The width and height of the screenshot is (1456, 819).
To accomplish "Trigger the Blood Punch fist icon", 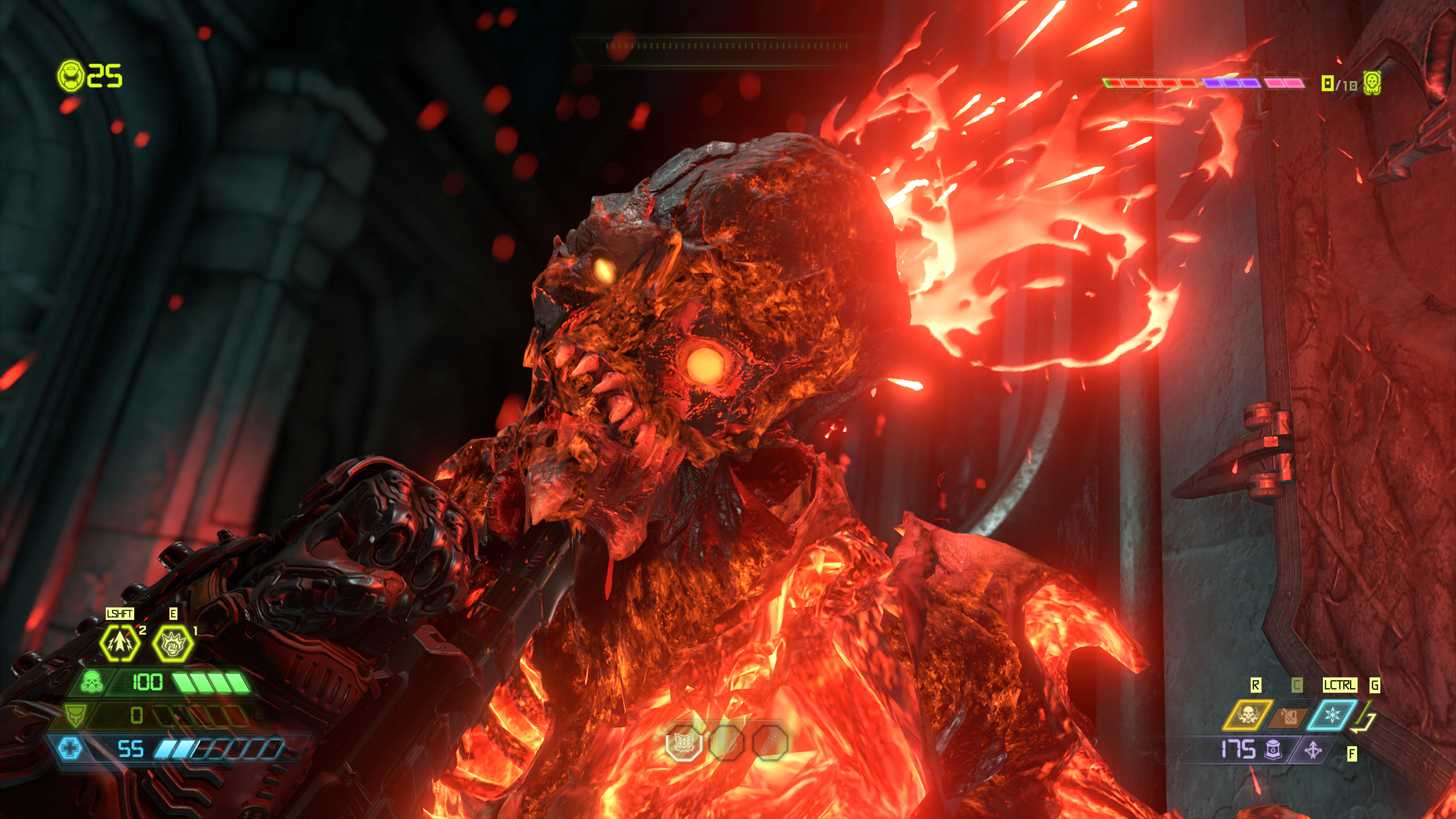I will pyautogui.click(x=172, y=643).
